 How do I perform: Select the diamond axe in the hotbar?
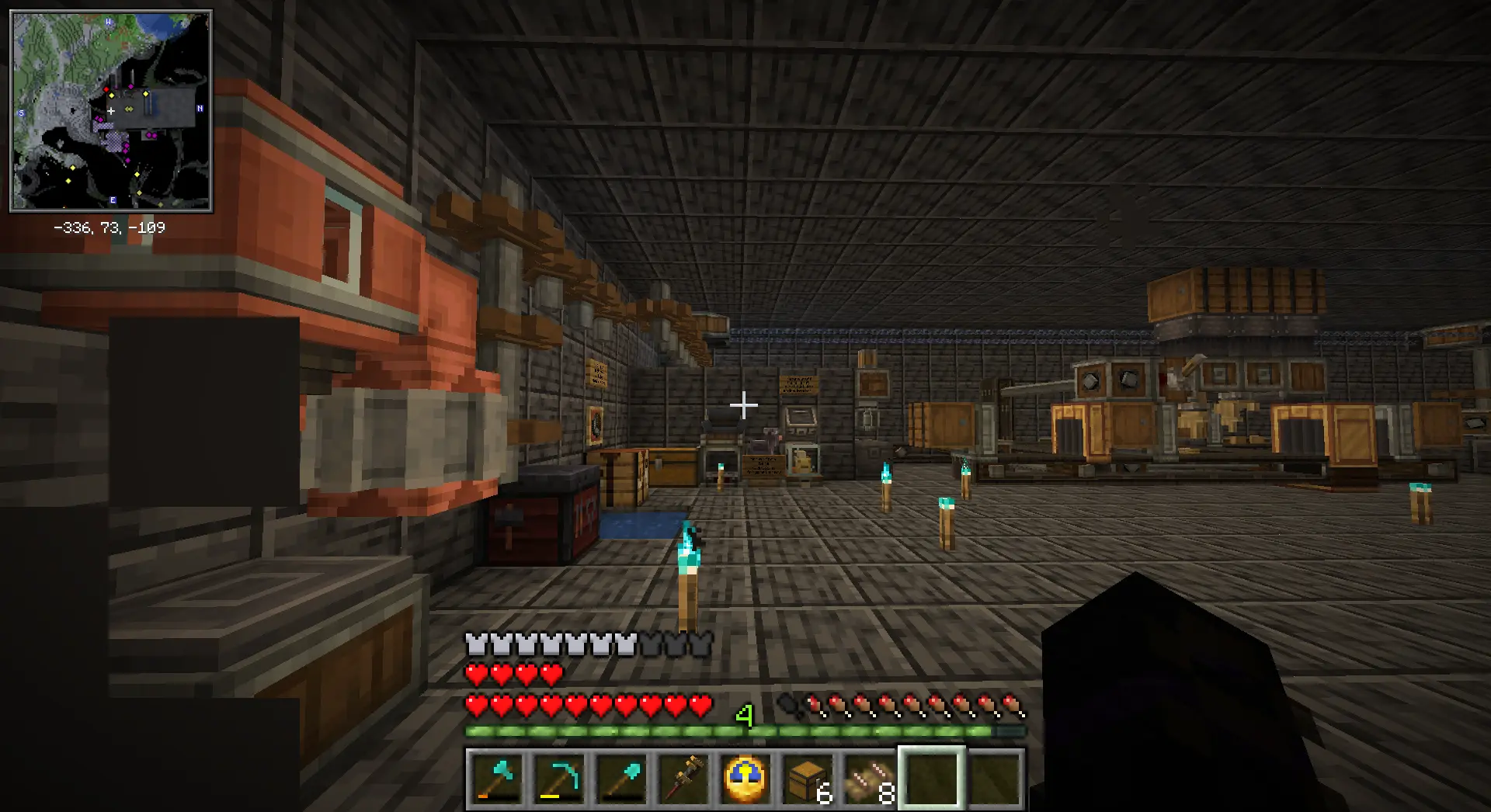point(496,780)
